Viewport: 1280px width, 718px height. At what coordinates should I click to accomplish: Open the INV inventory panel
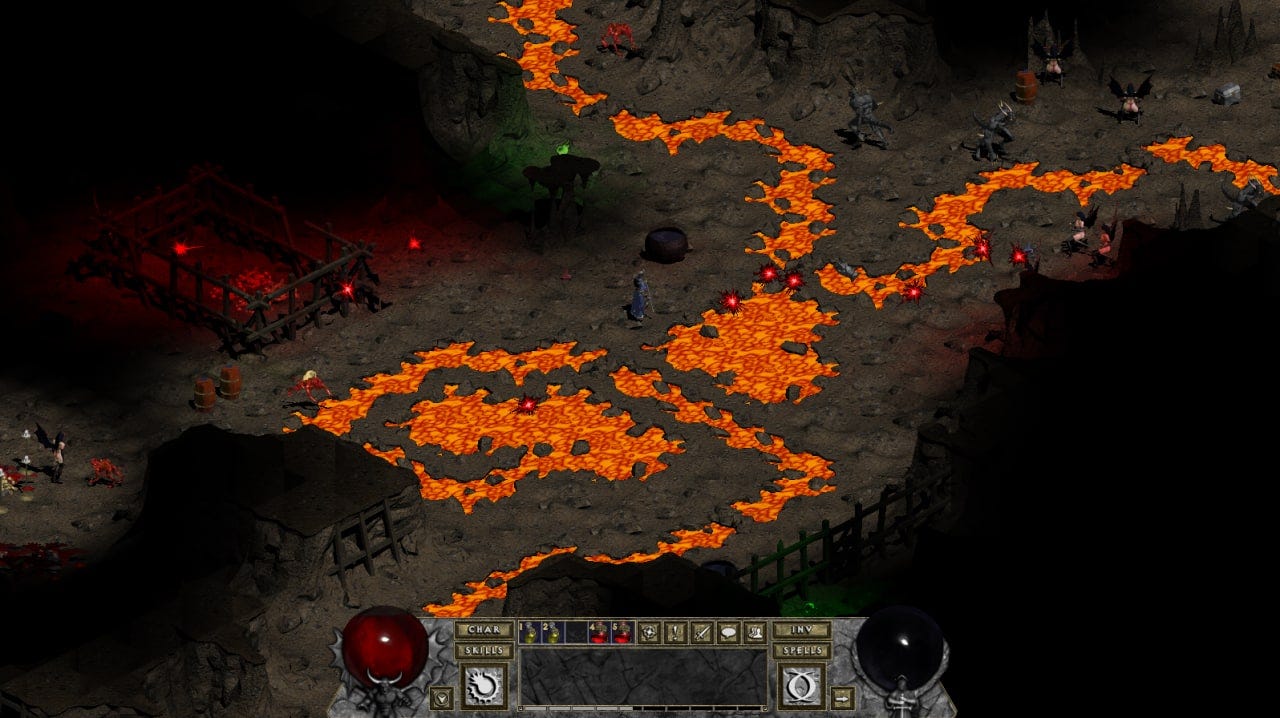click(800, 630)
